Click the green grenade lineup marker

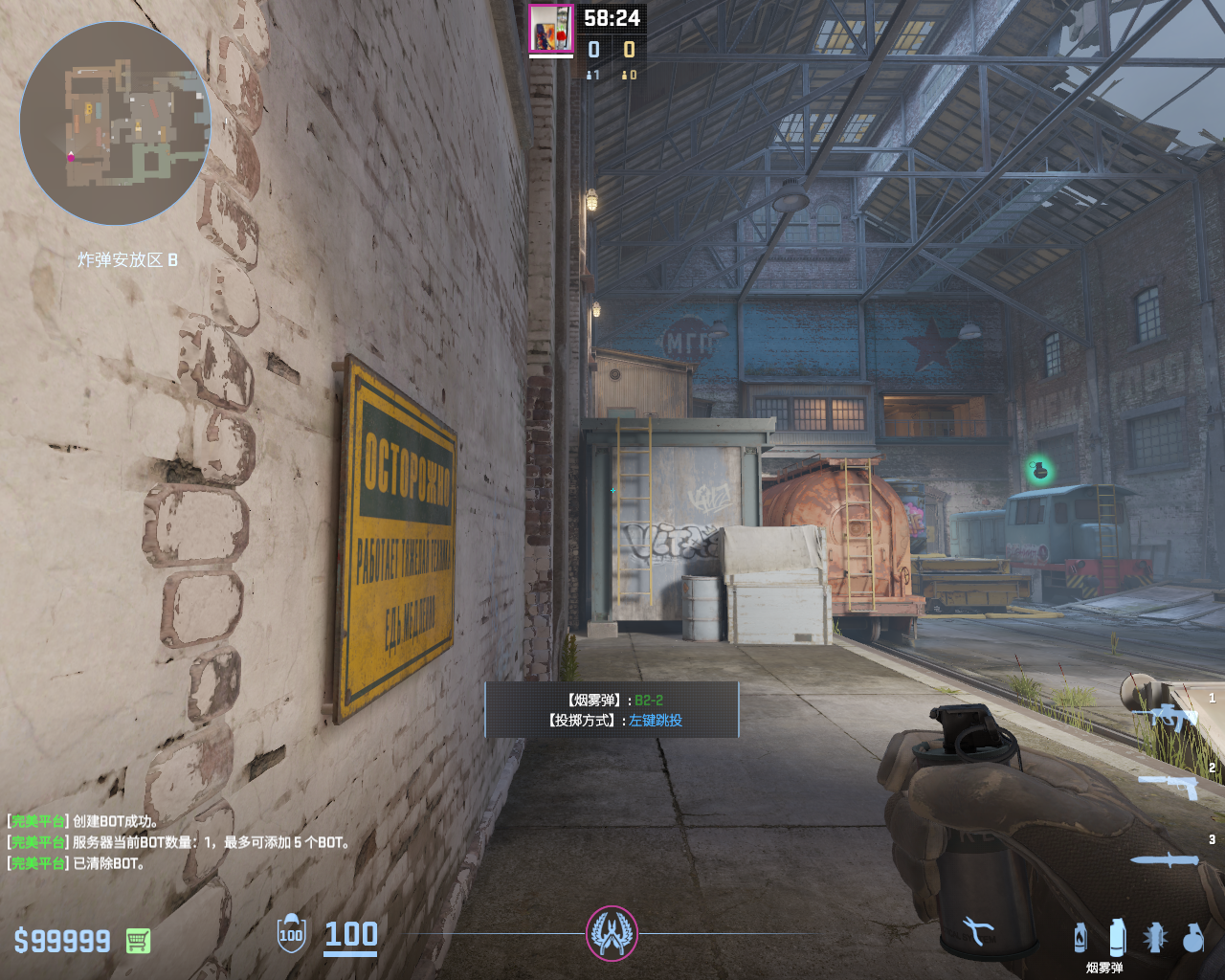tap(1038, 470)
